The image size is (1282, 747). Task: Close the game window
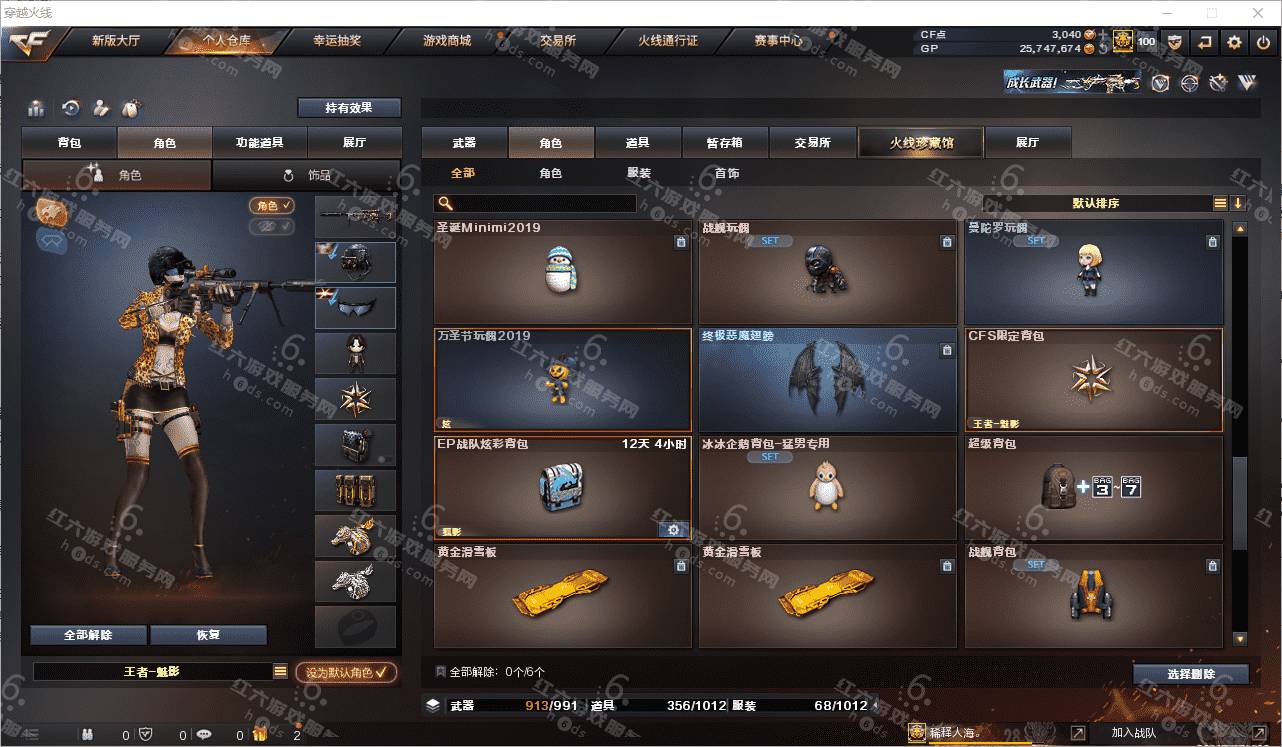[x=1258, y=13]
